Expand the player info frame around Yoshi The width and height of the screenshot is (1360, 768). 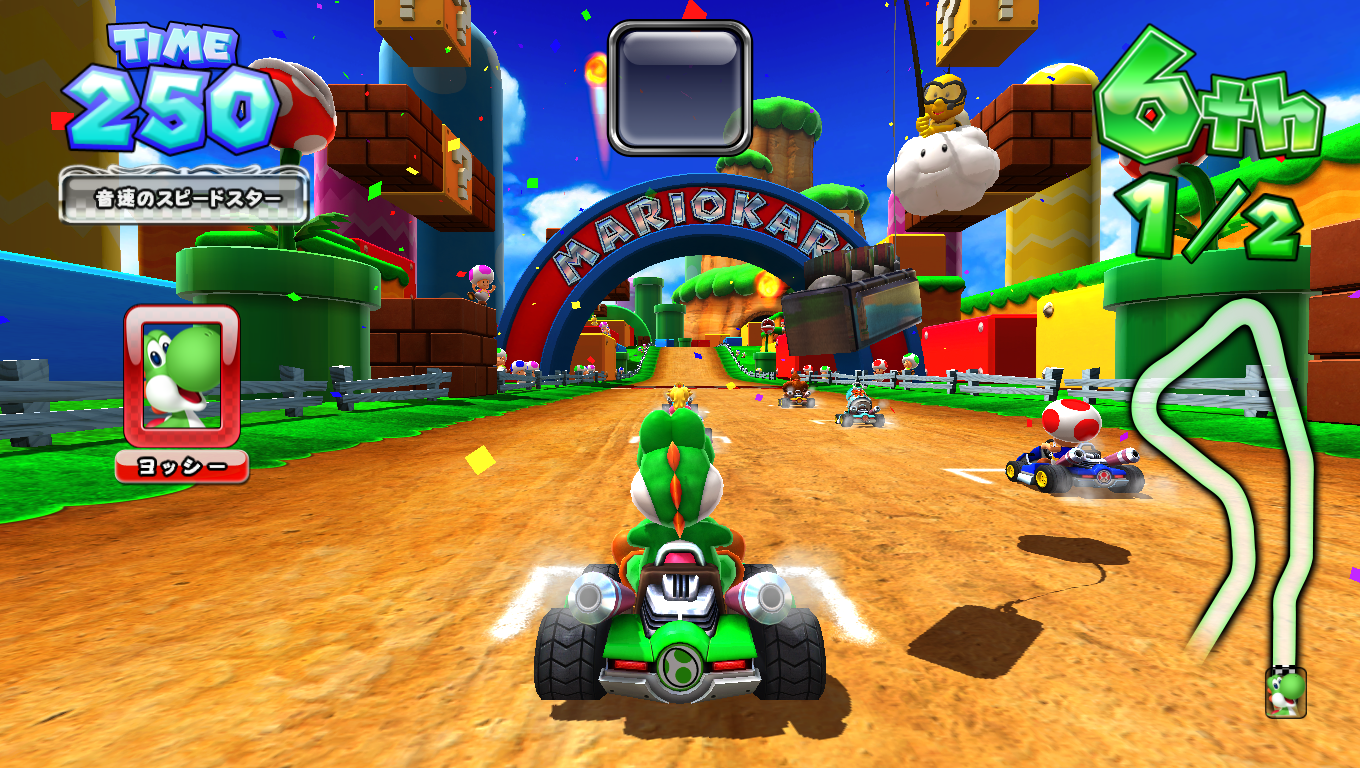180,378
